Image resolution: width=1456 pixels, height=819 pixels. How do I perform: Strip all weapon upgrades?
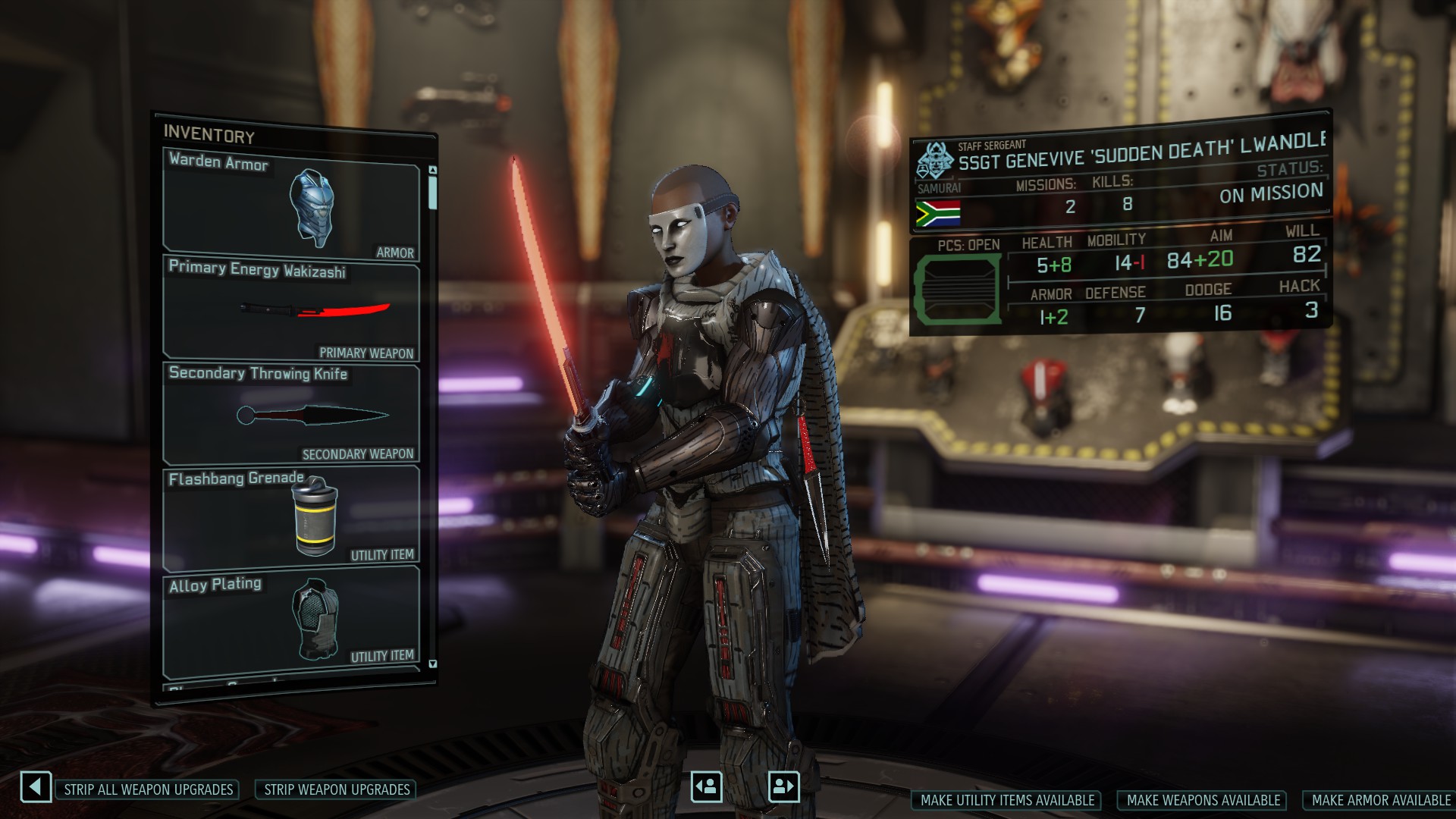point(148,789)
